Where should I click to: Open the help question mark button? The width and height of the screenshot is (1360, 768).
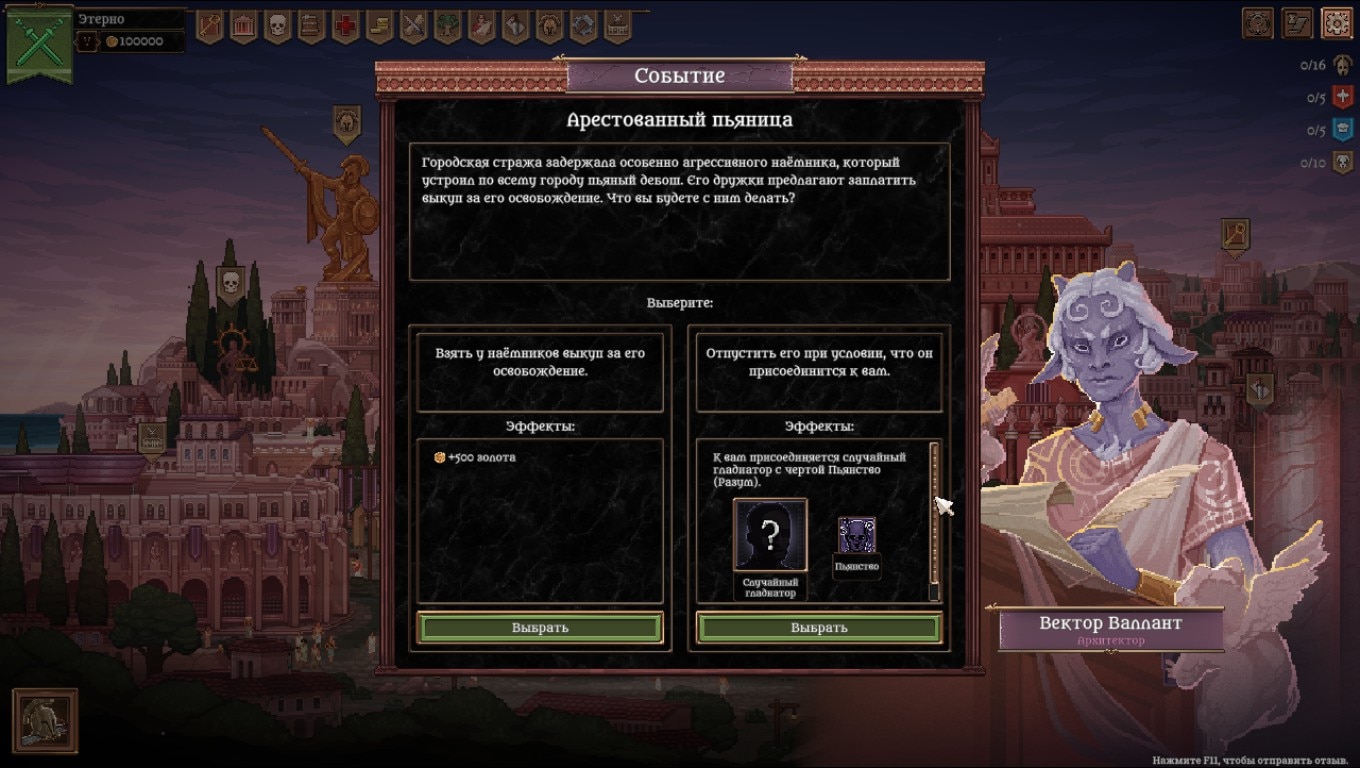(x=1257, y=23)
